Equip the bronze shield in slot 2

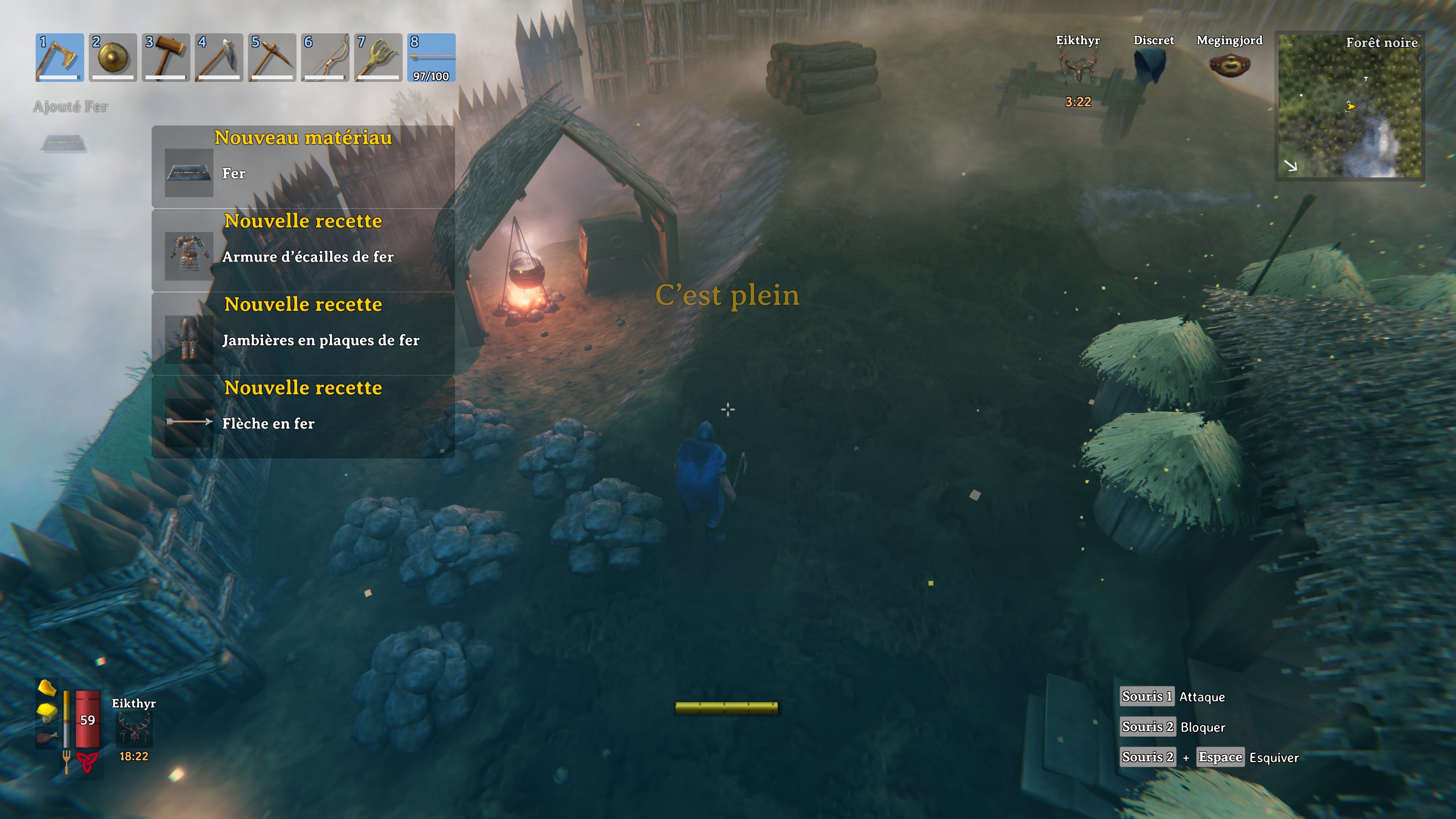(x=113, y=57)
